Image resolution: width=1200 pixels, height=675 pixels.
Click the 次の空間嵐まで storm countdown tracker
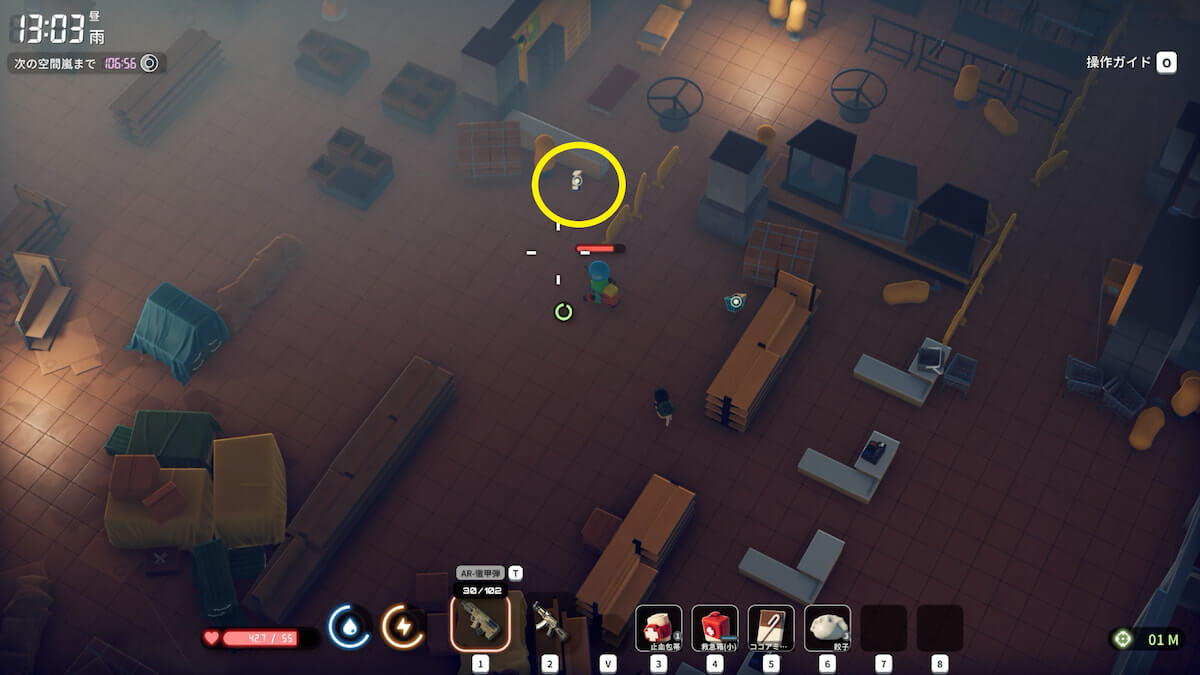click(86, 63)
